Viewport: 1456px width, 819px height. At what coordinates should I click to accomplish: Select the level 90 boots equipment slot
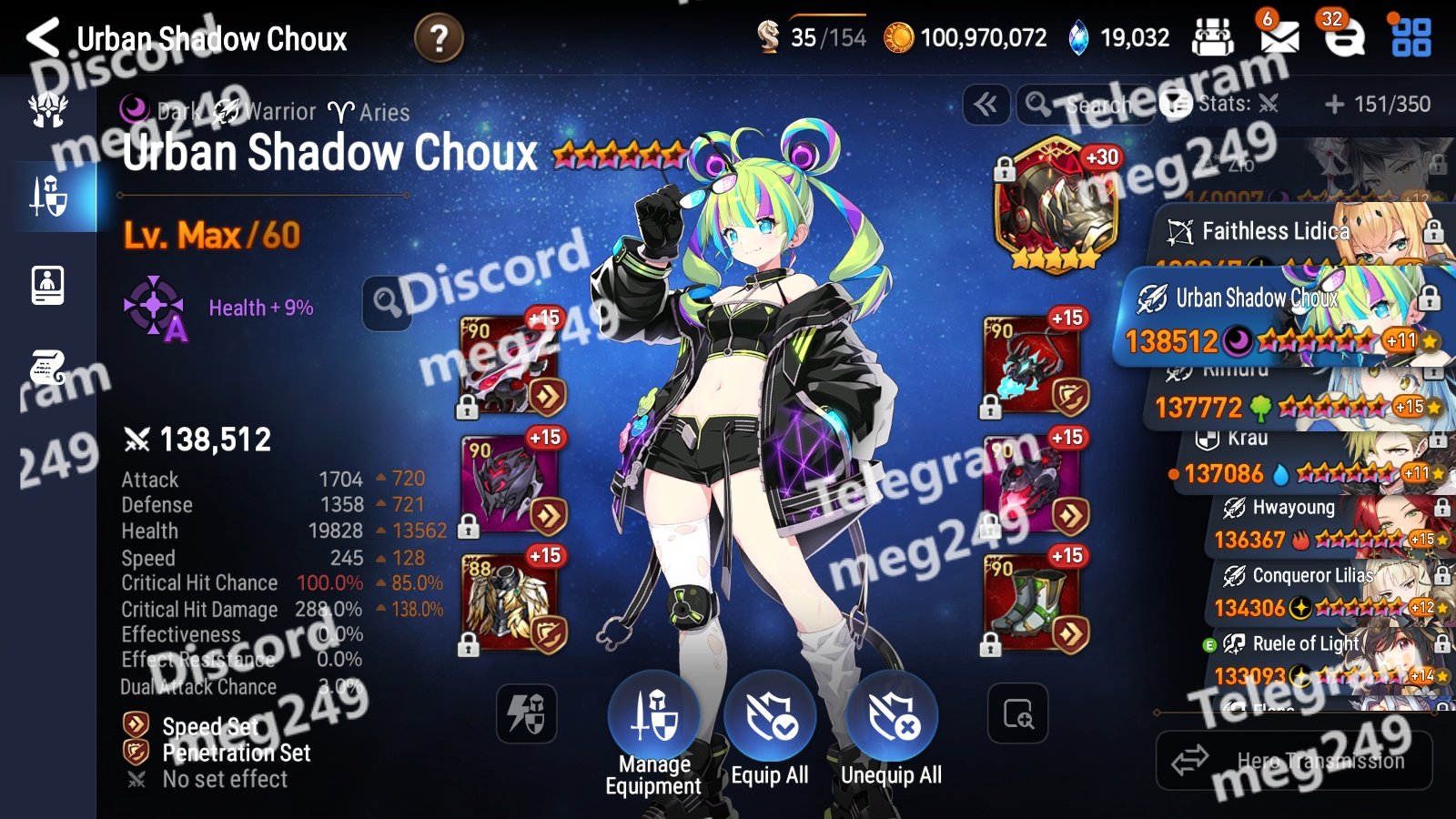[x=1033, y=602]
